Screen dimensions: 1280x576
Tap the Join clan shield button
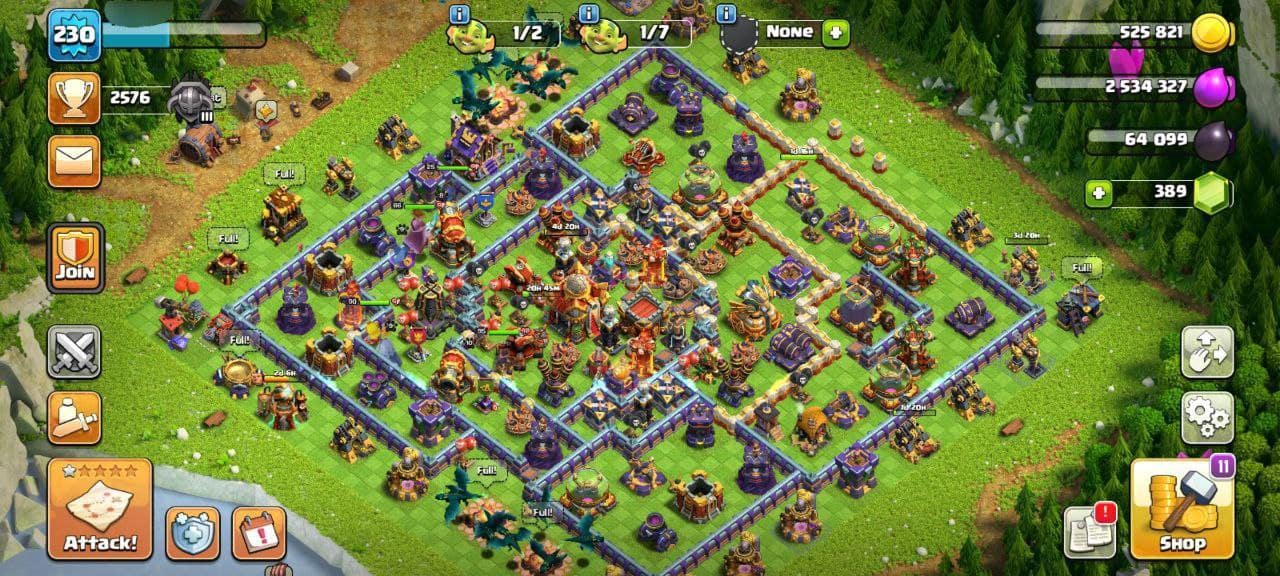(75, 257)
